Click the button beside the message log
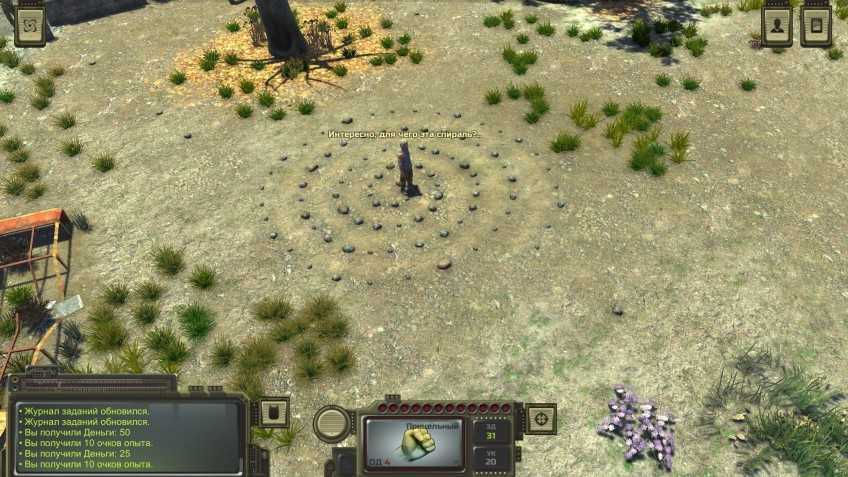 click(x=273, y=412)
